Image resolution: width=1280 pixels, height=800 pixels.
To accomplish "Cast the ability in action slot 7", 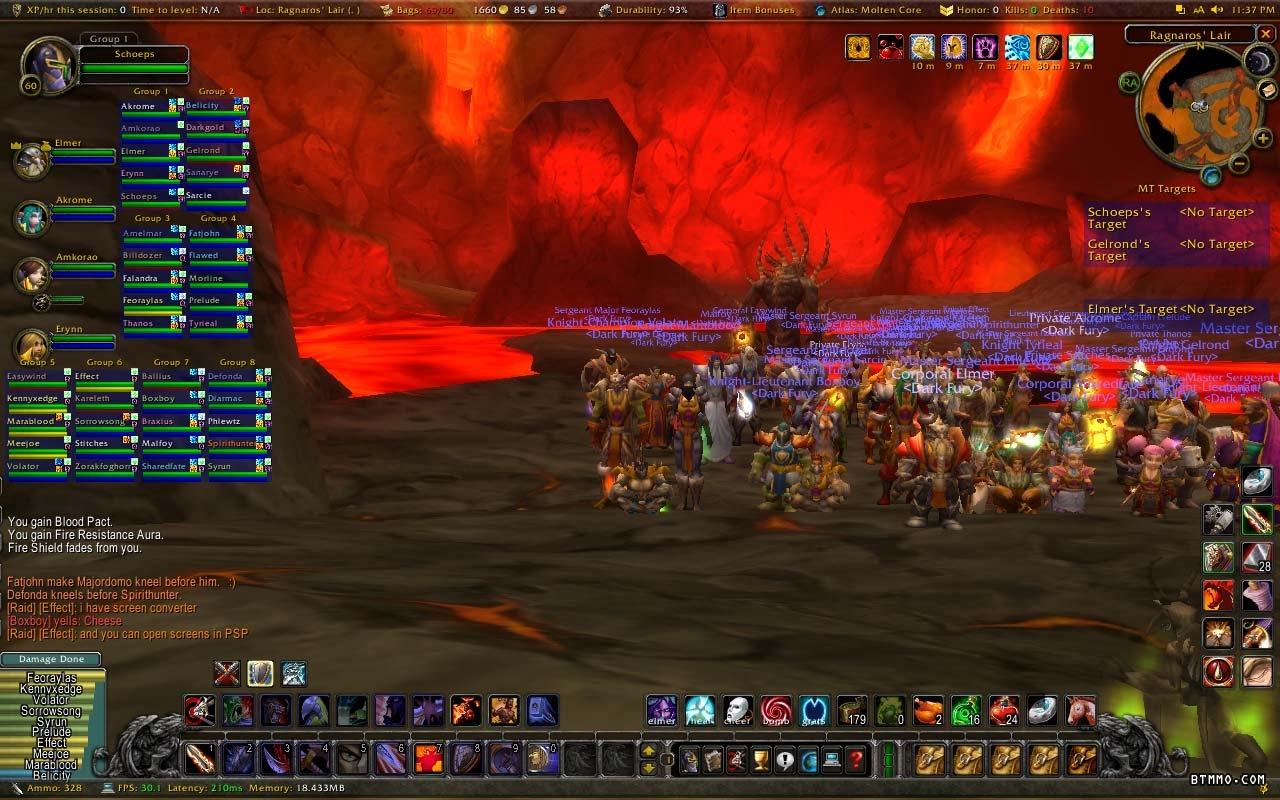I will (428, 758).
